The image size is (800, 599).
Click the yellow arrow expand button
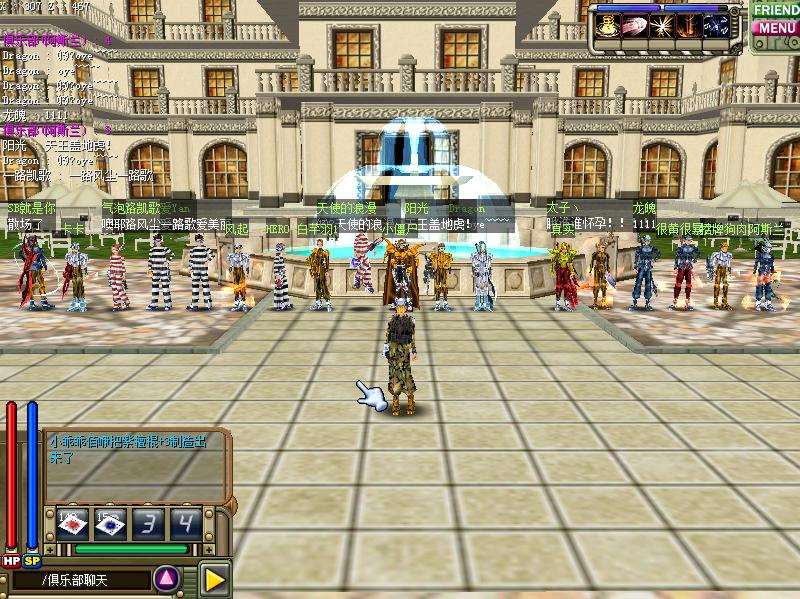click(215, 578)
